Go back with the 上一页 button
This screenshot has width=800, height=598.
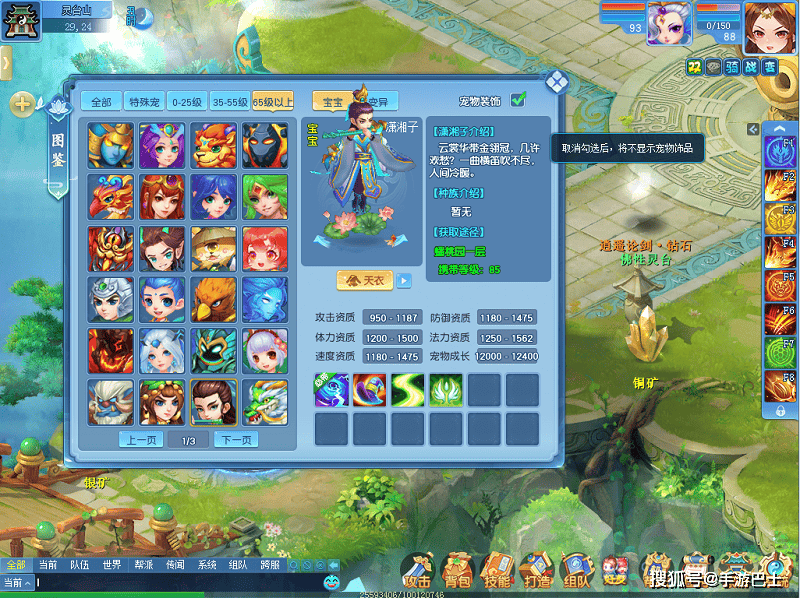(140, 440)
